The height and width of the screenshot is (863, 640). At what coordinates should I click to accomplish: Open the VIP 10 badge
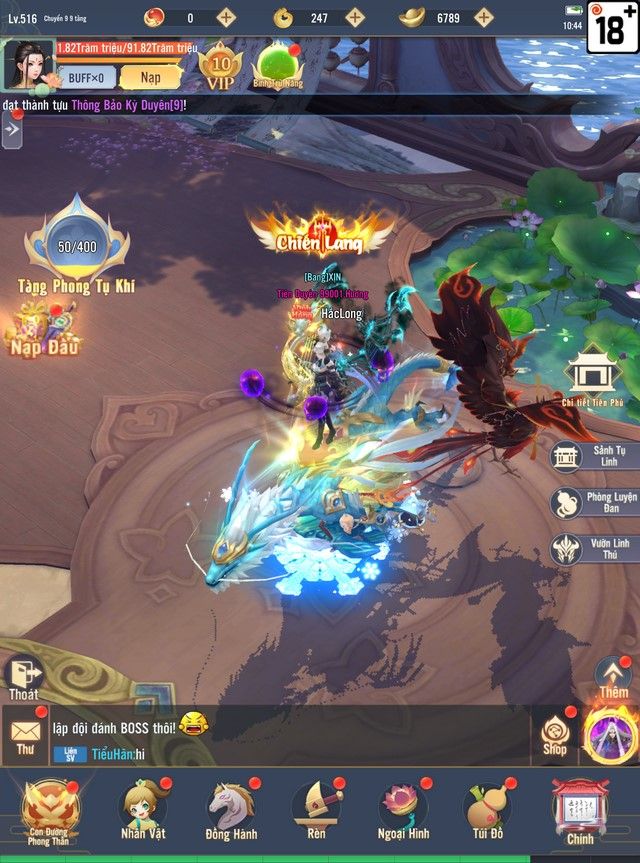pyautogui.click(x=220, y=65)
